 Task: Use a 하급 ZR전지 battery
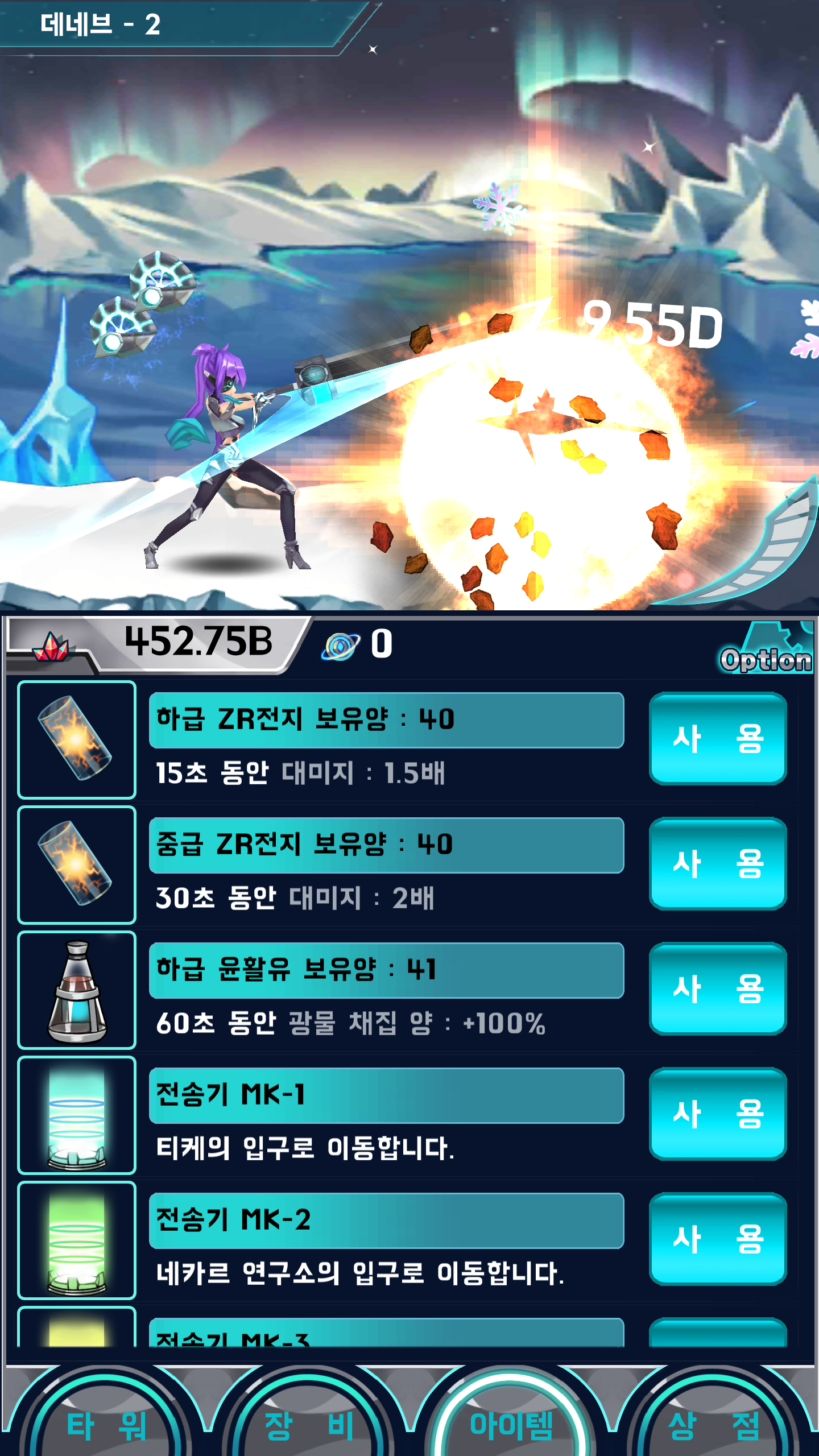coord(718,739)
